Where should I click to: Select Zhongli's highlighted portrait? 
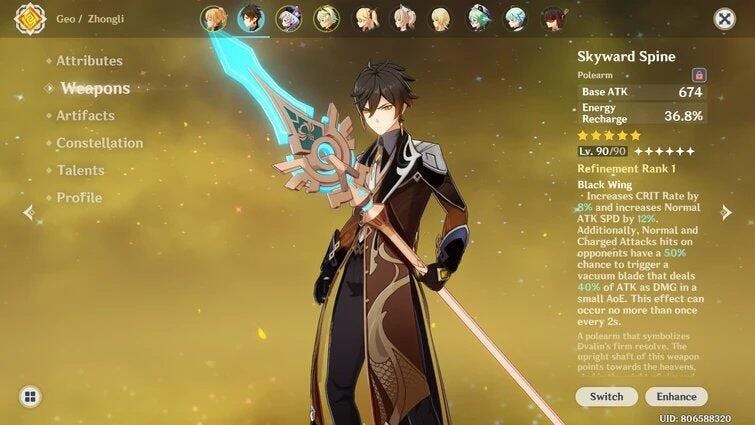[250, 19]
